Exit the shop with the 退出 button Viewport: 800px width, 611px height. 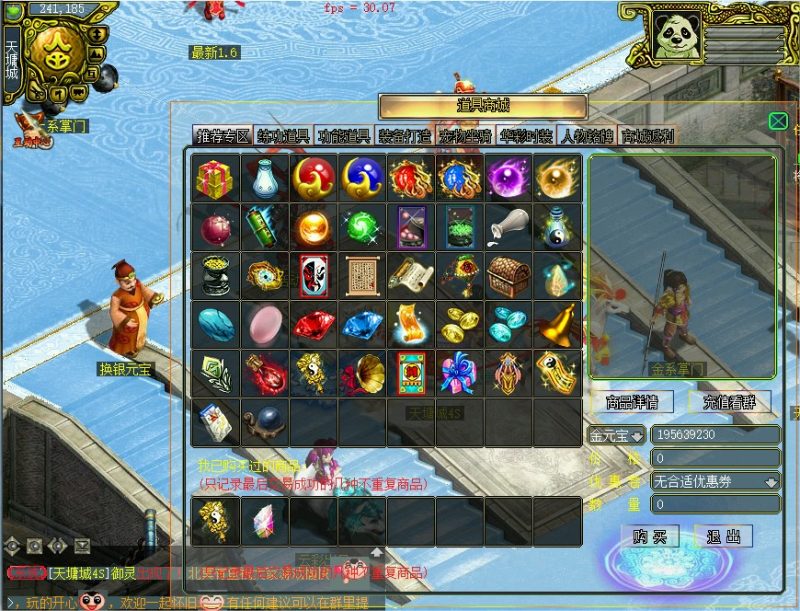point(723,536)
